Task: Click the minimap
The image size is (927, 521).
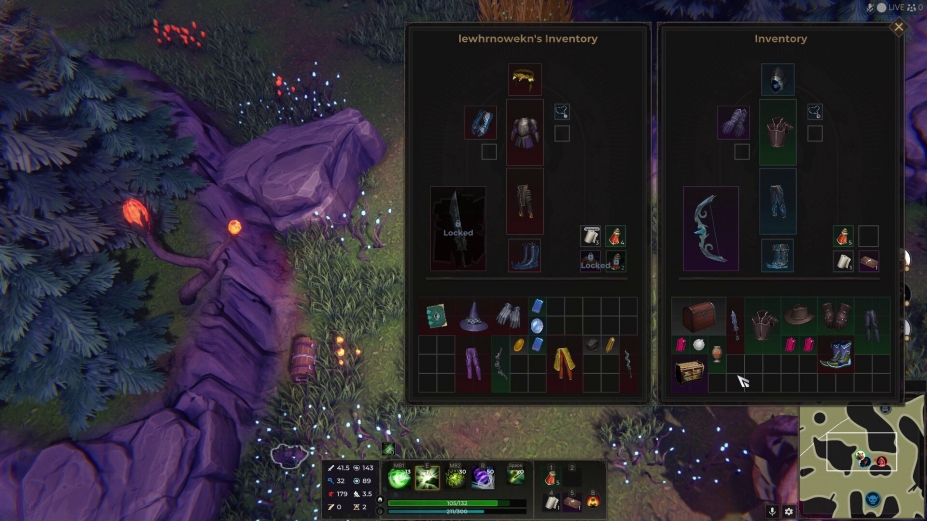Action: [x=861, y=460]
